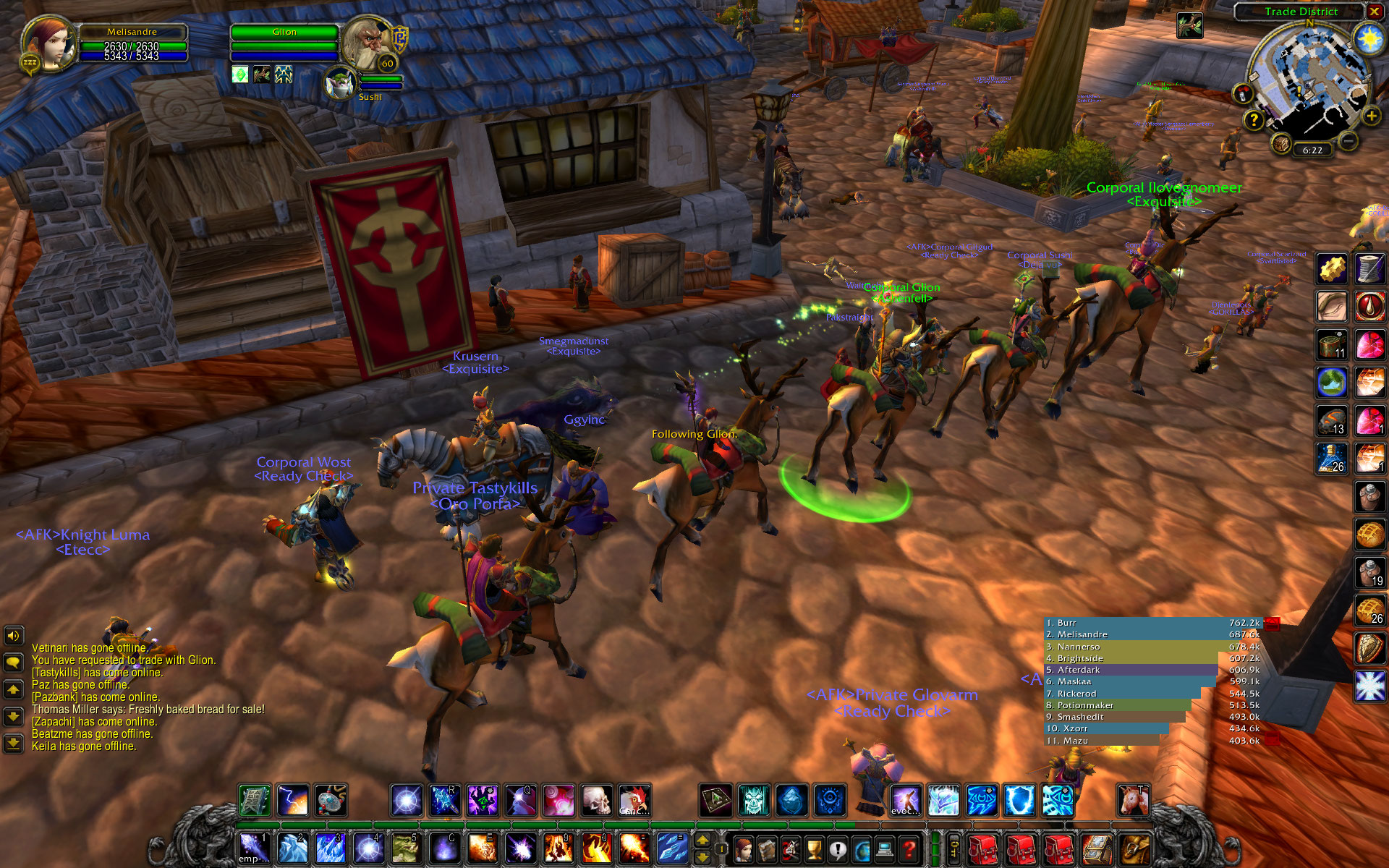1389x868 pixels.
Task: Zoom in the minimap with plus button
Action: pyautogui.click(x=1371, y=116)
